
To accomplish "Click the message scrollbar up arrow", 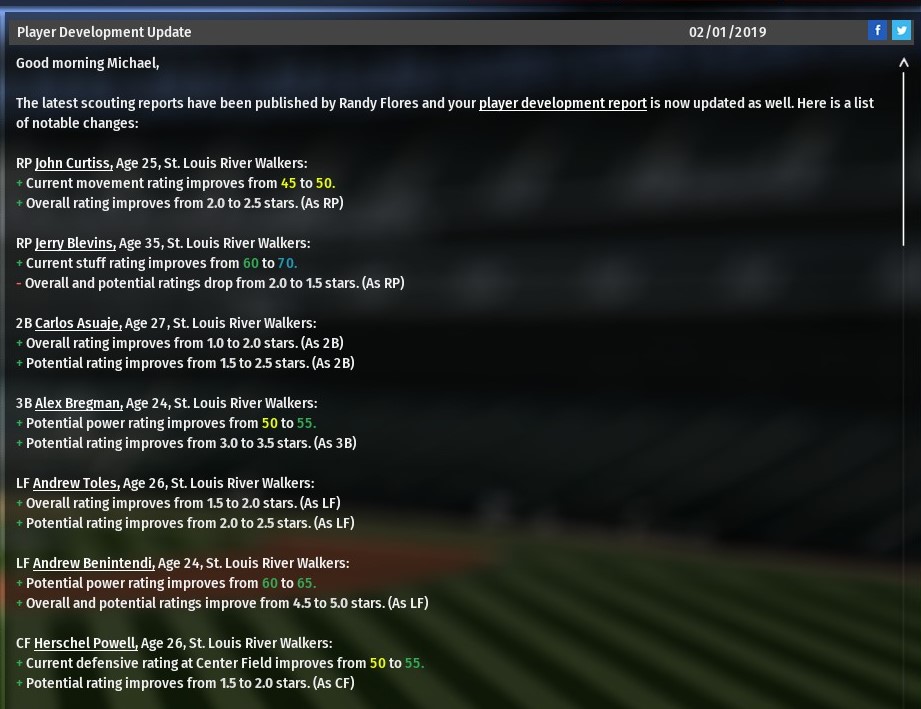I will tap(904, 64).
